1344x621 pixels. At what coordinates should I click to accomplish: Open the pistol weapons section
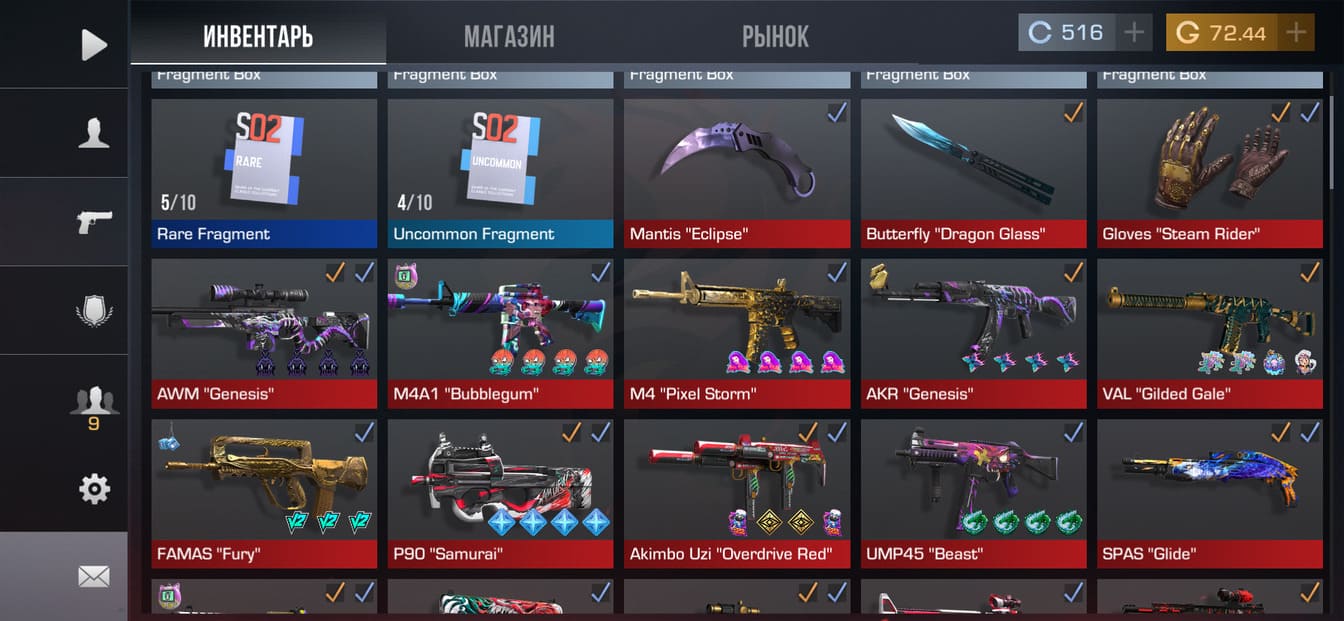[x=93, y=221]
